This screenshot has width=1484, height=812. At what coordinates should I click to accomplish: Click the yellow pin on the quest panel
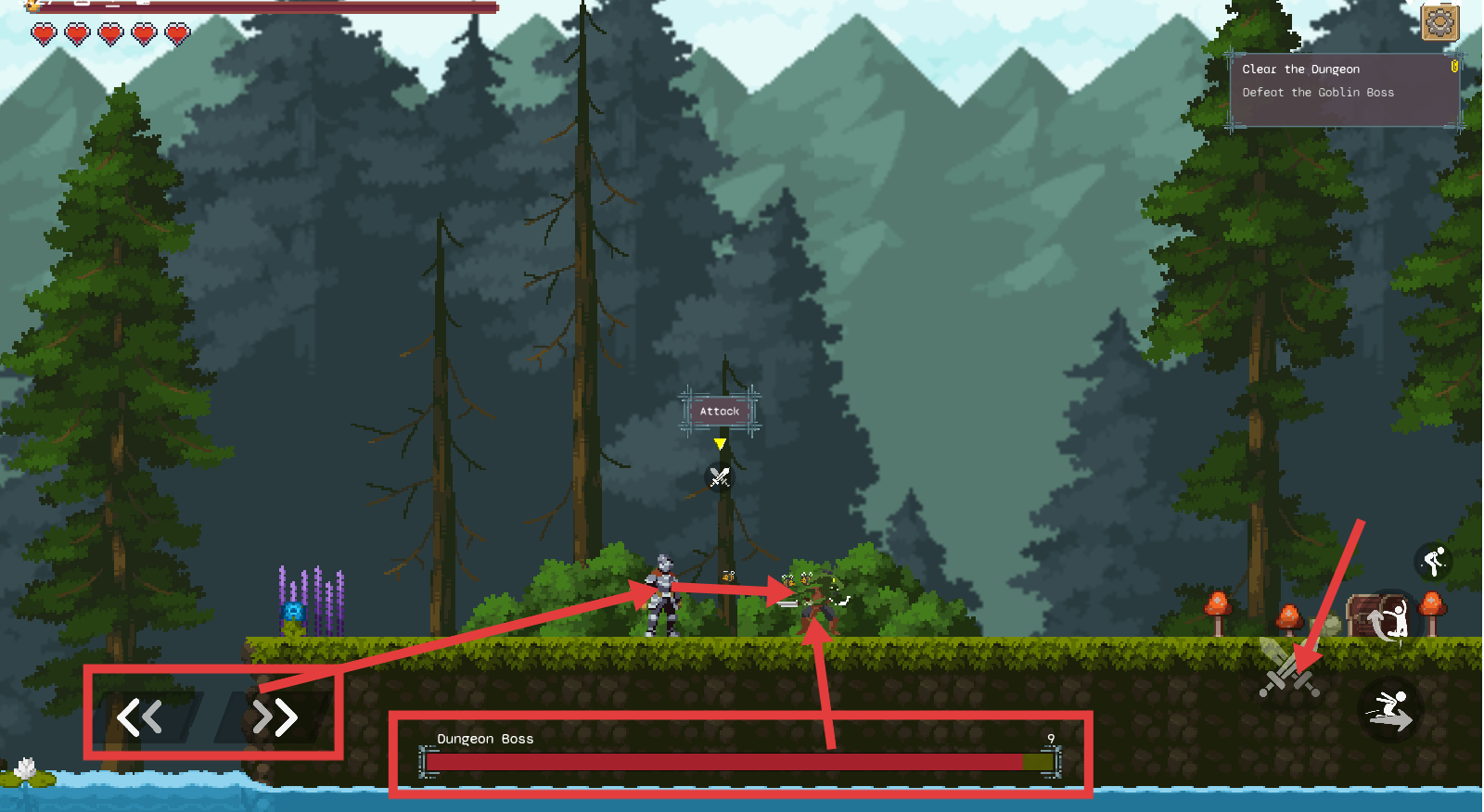point(1454,67)
